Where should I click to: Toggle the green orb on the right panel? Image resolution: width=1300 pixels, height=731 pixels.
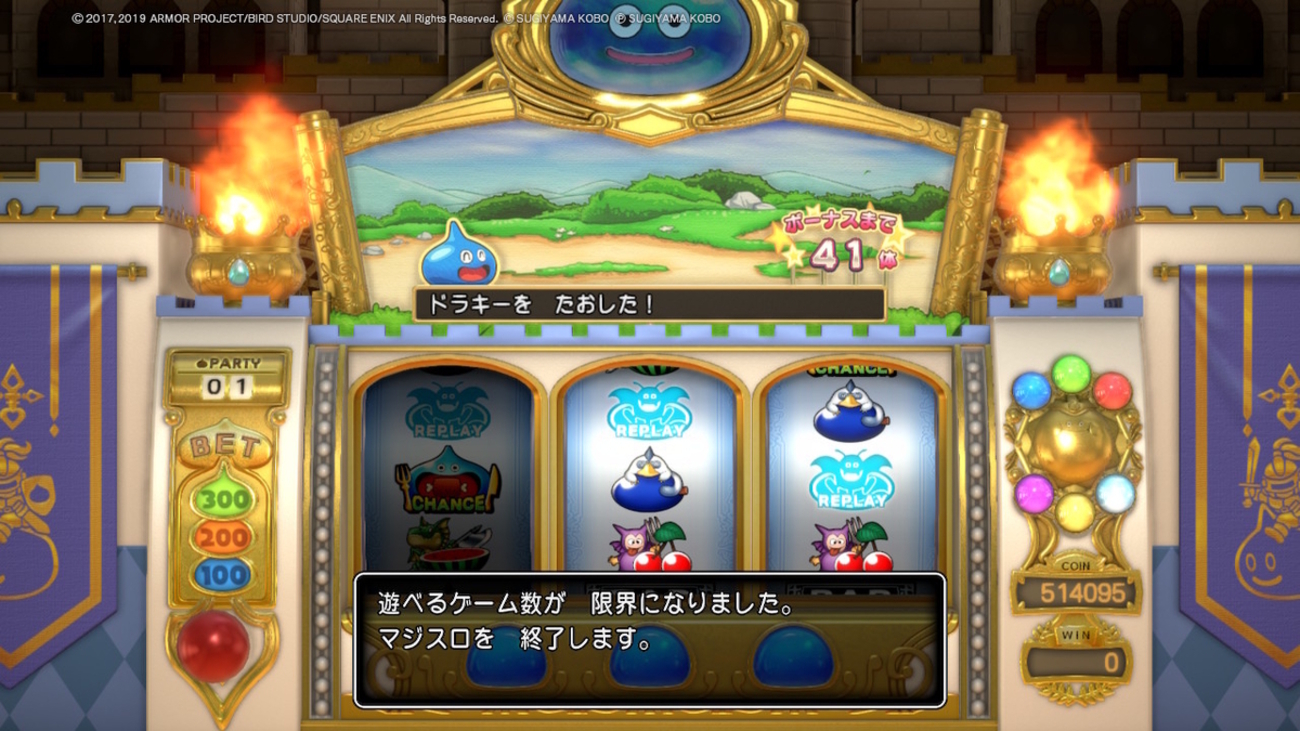(1070, 375)
